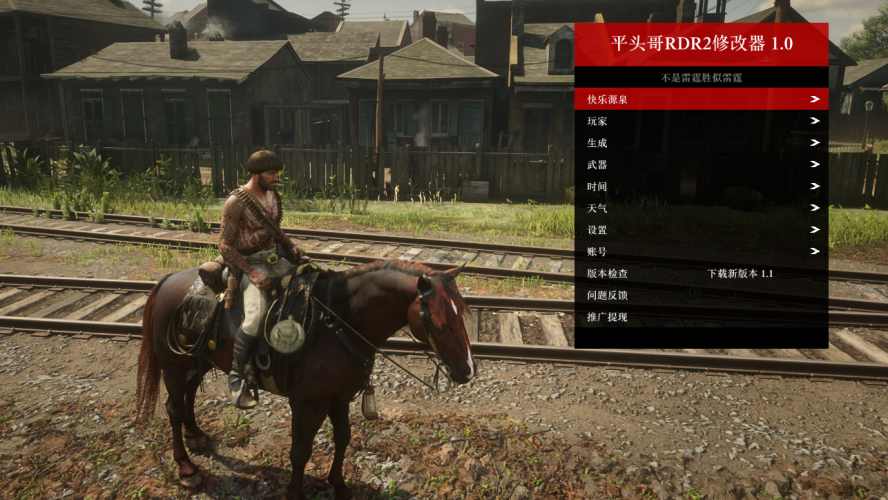Open the 时间 (Time) options
Viewport: 888px width, 500px height.
click(700, 187)
